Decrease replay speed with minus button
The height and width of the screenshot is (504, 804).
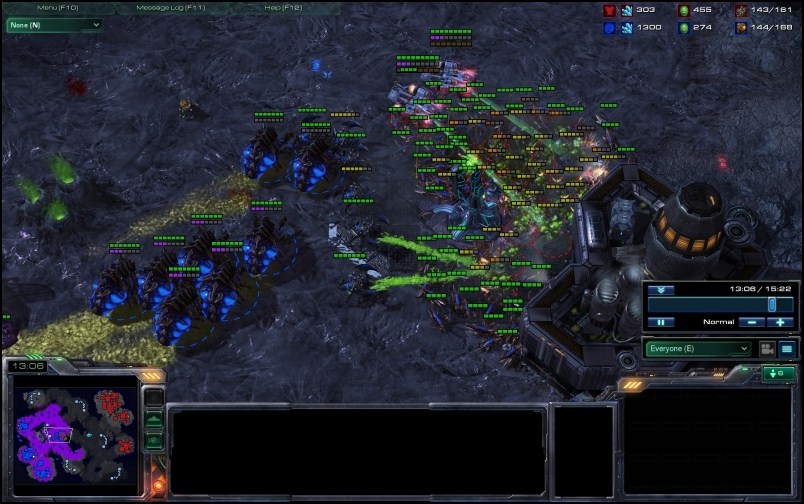[751, 322]
